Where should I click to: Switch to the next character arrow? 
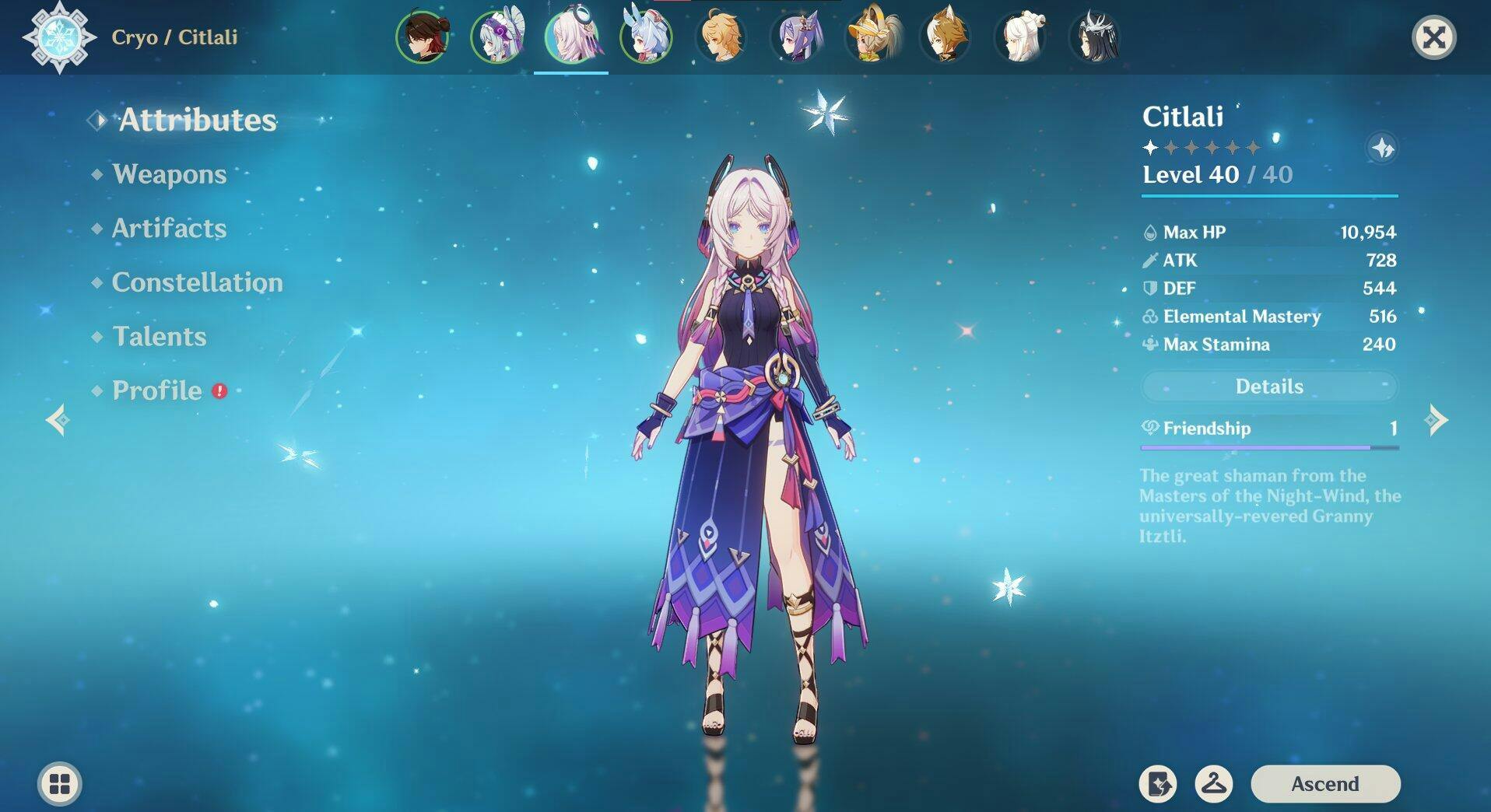1437,420
